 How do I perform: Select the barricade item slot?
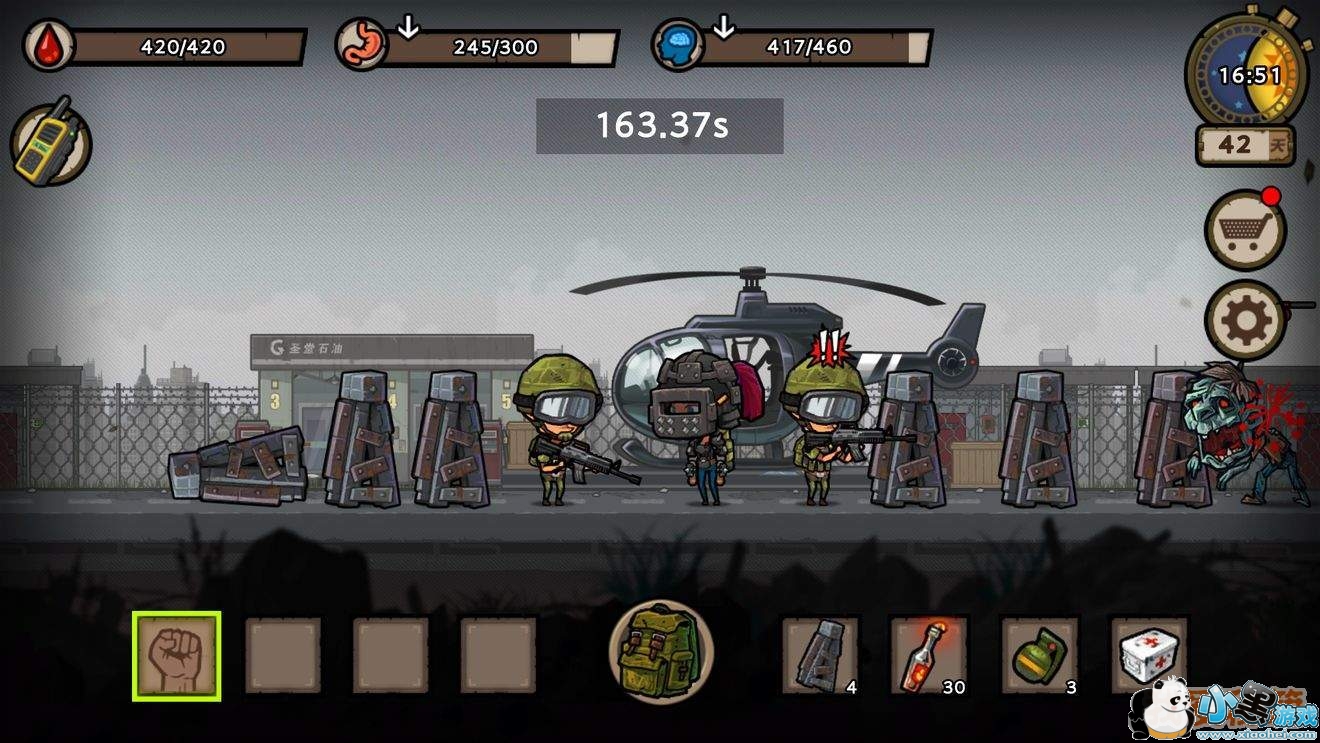(820, 655)
